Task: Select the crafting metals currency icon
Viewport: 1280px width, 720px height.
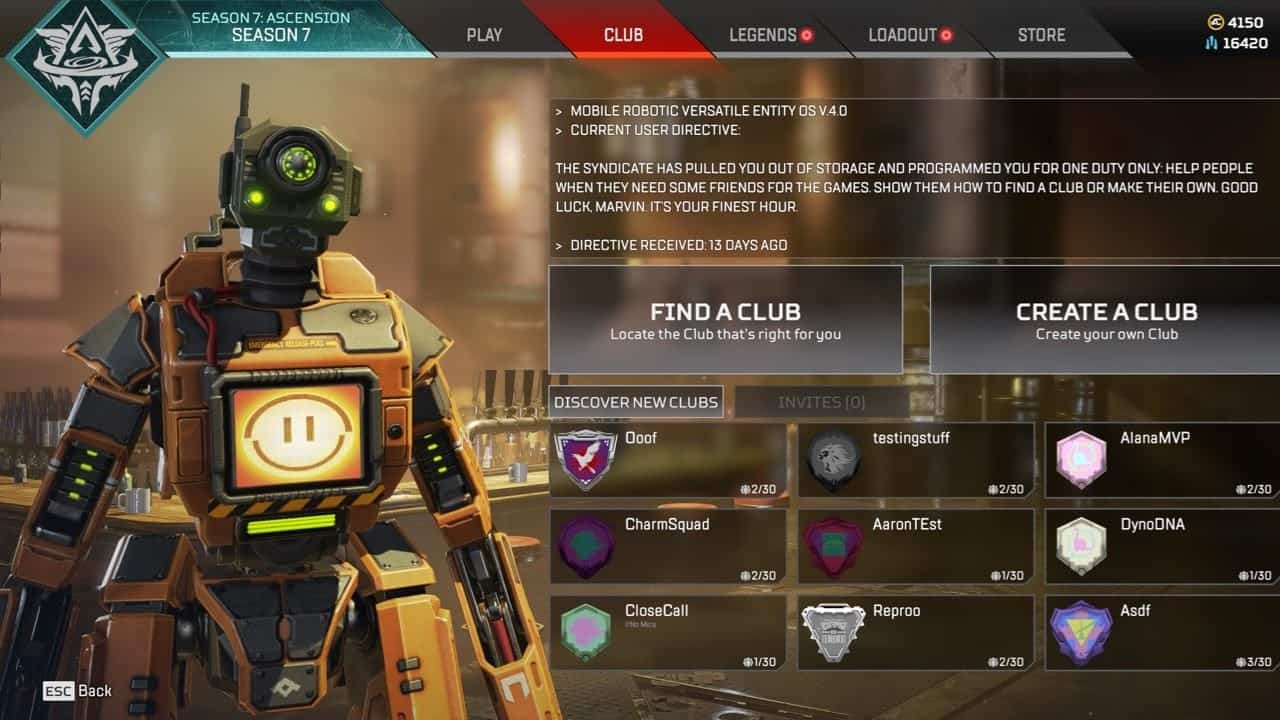Action: click(1210, 41)
